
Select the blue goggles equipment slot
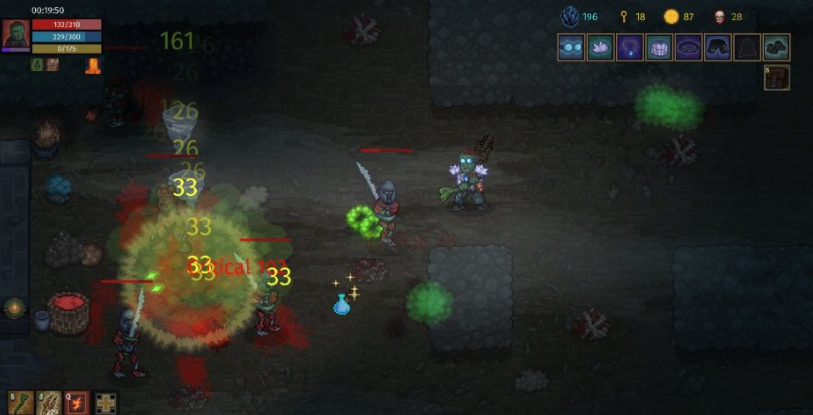(x=571, y=47)
